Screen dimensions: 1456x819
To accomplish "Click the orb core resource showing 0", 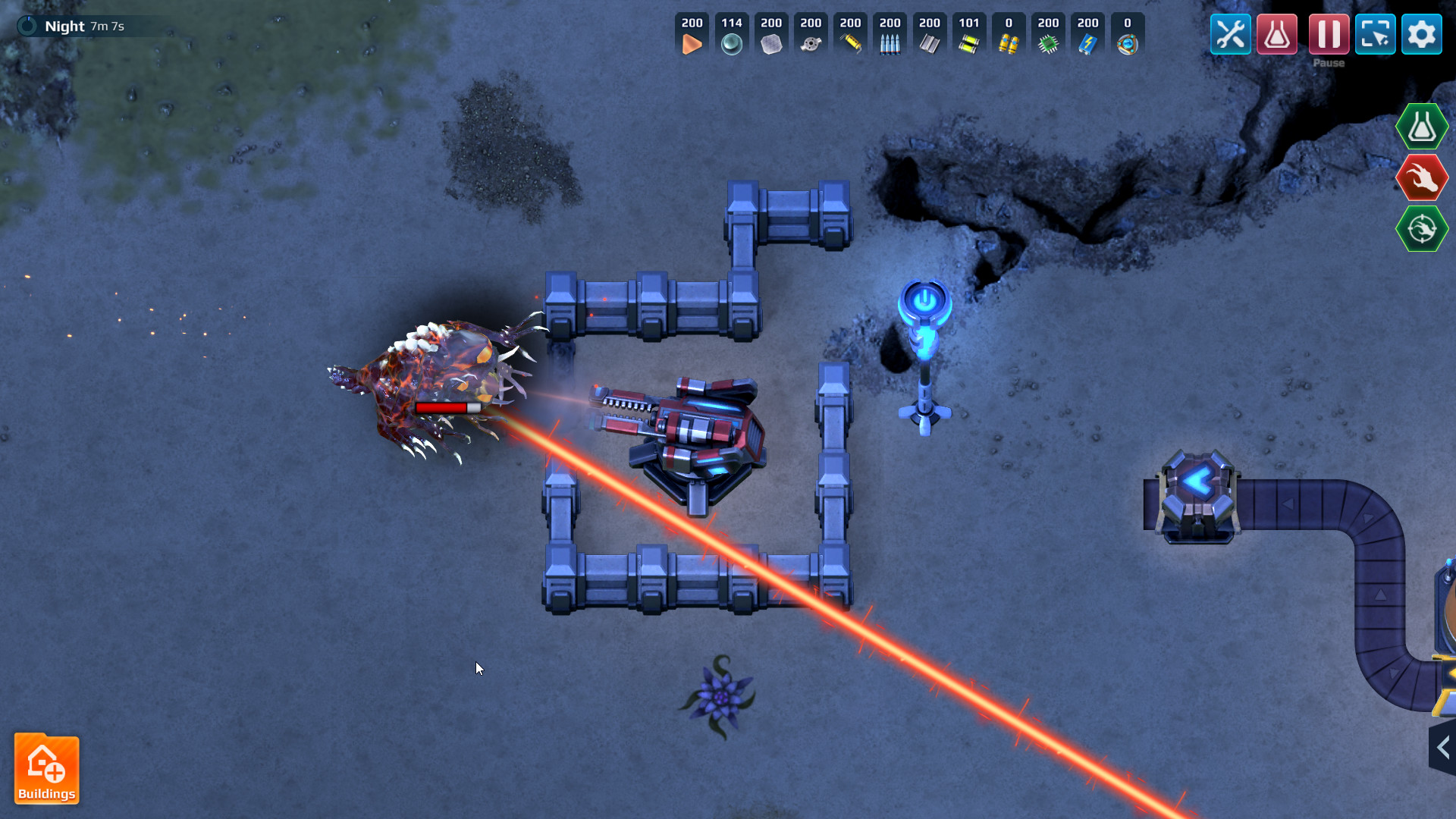I will point(1128,34).
